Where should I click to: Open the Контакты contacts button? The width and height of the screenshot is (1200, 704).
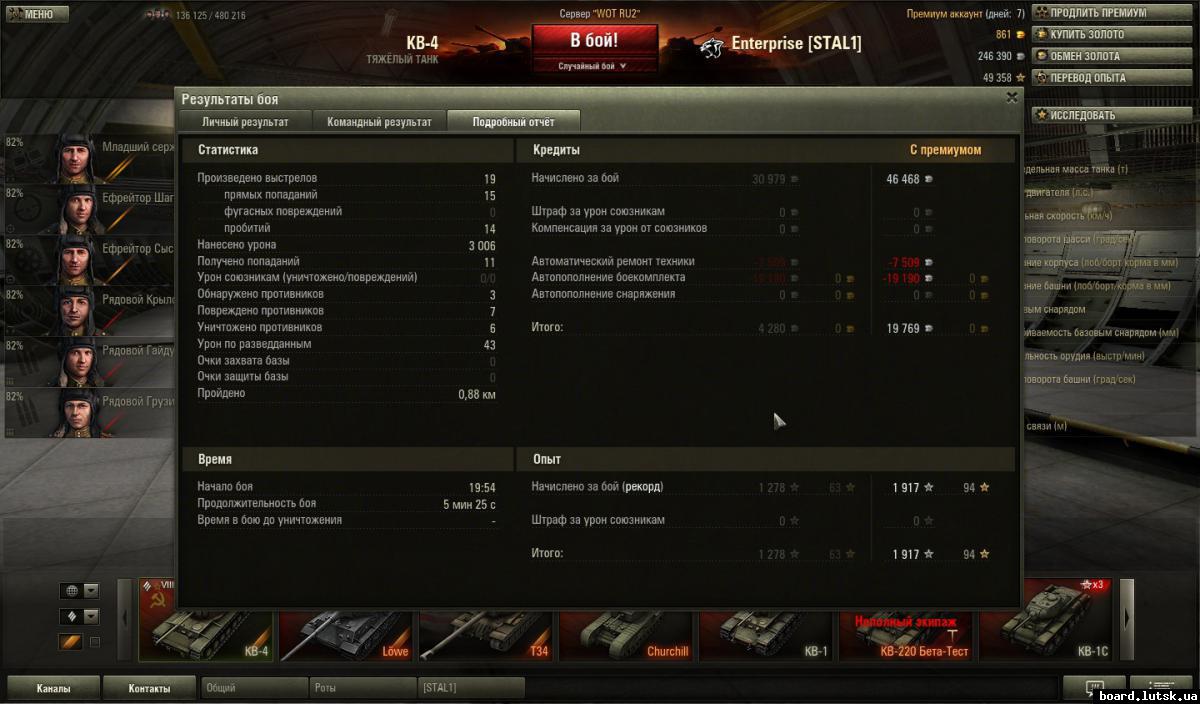click(x=148, y=688)
